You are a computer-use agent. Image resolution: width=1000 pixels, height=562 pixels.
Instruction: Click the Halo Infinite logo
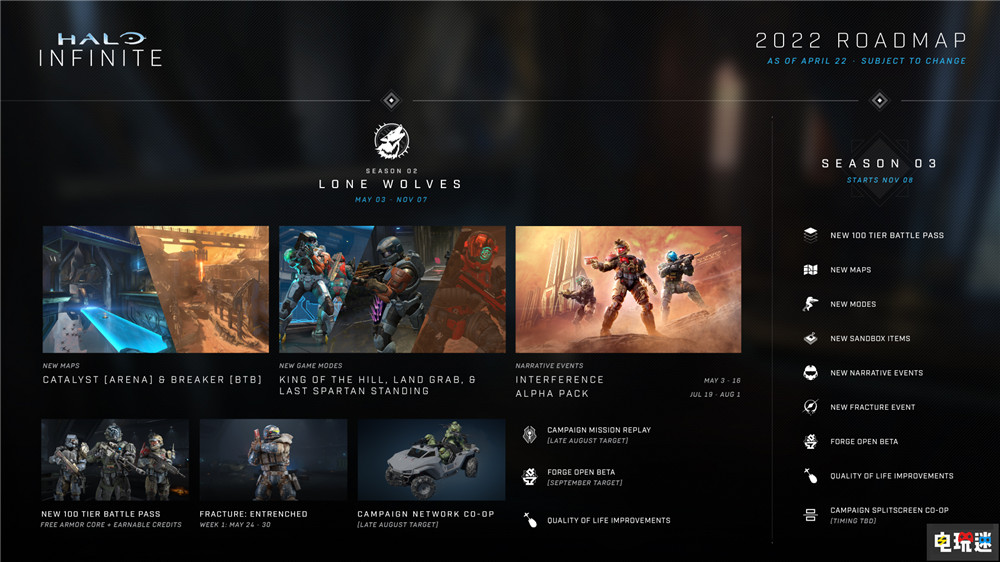click(100, 49)
